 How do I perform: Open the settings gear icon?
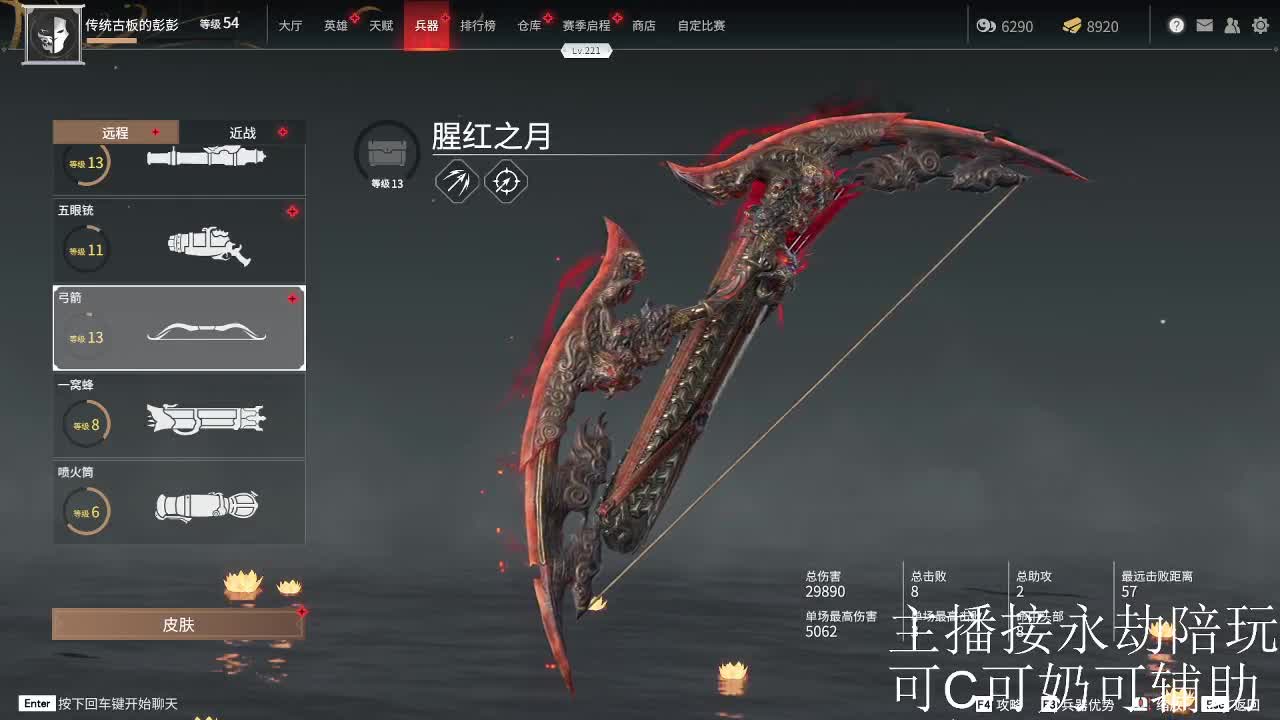(x=1260, y=25)
